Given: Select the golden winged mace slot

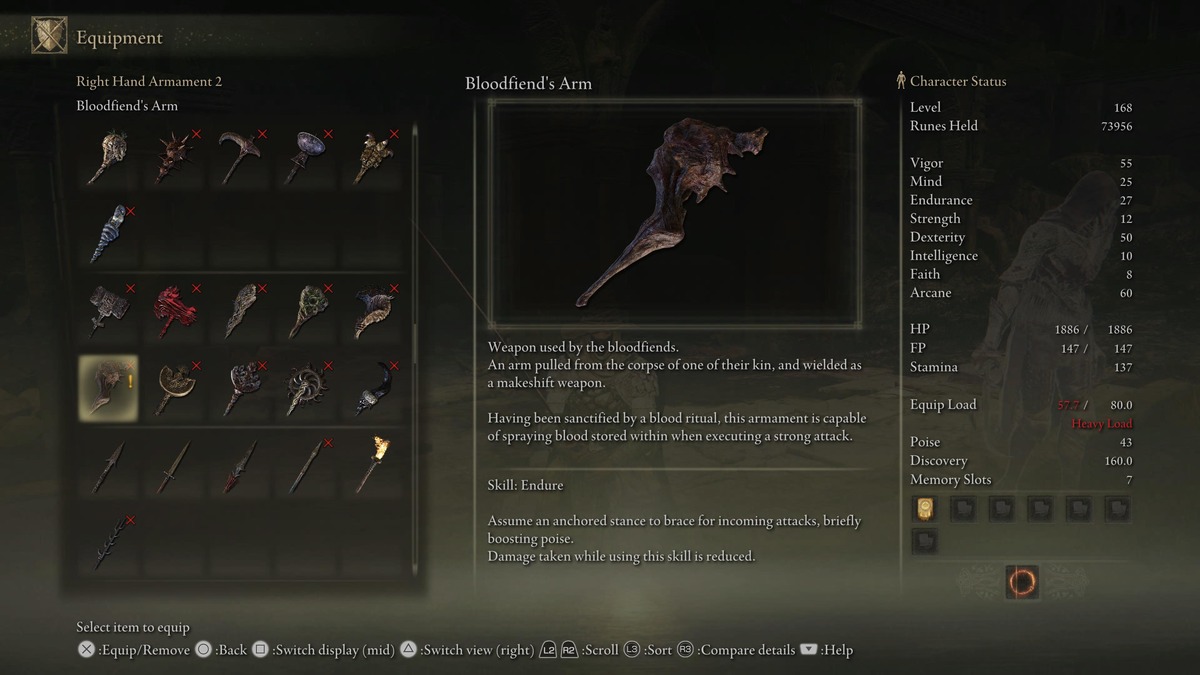Looking at the screenshot, I should [x=373, y=157].
